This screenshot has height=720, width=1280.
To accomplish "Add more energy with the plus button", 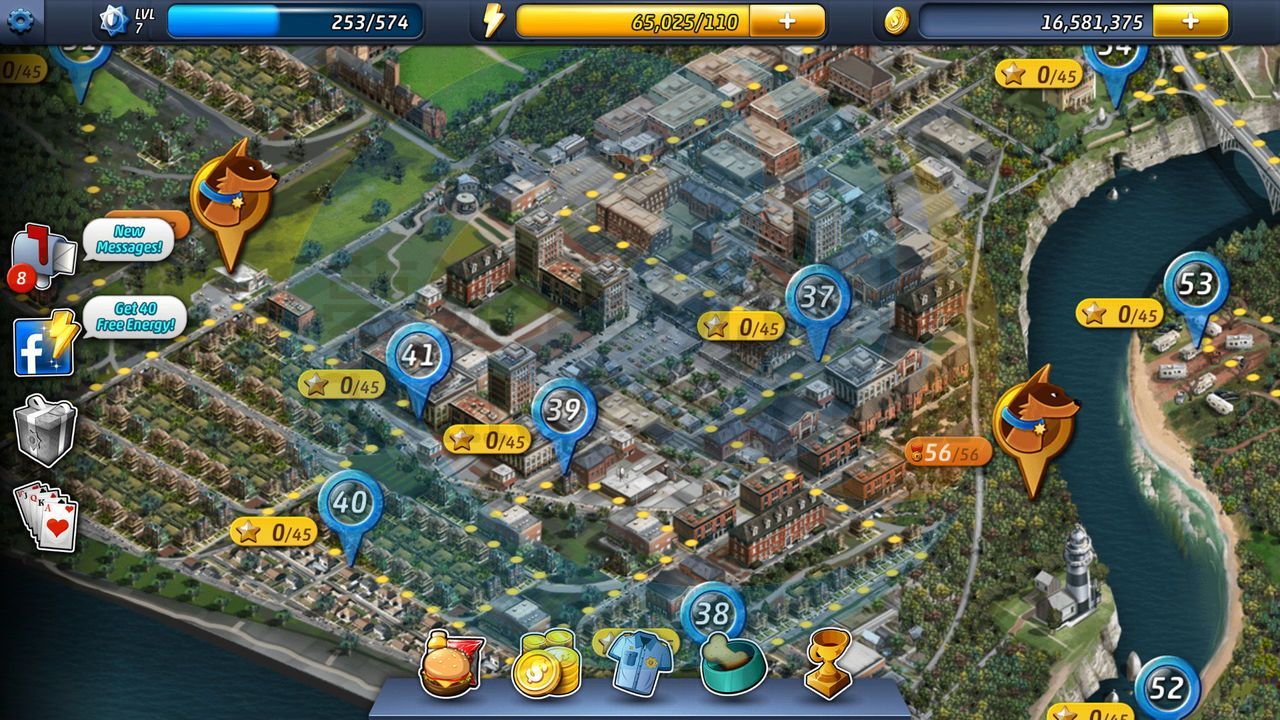I will click(787, 21).
